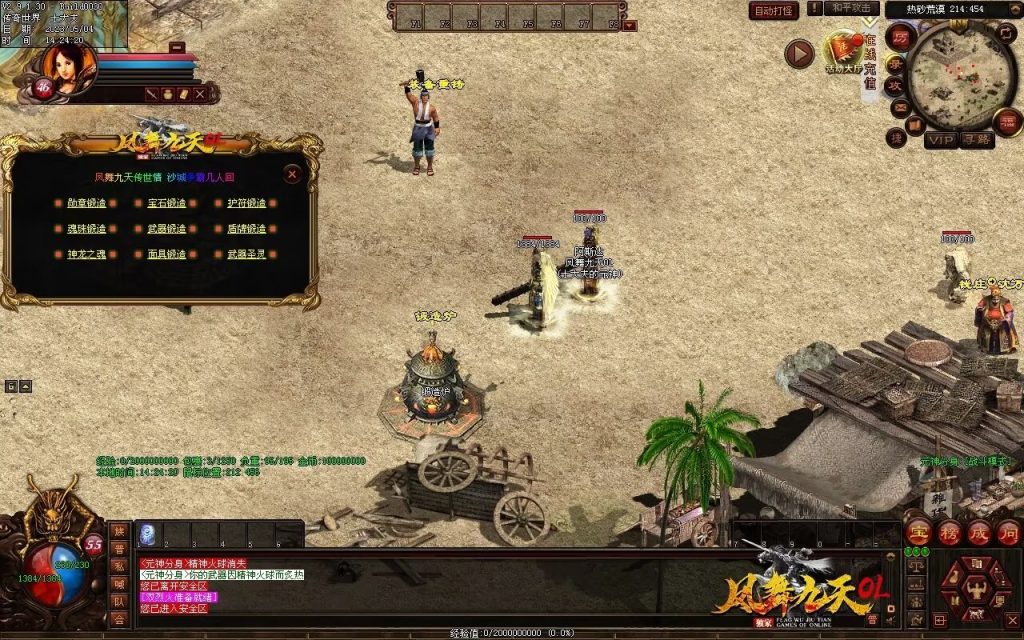Toggle 自动打怪 auto-fight button

773,11
